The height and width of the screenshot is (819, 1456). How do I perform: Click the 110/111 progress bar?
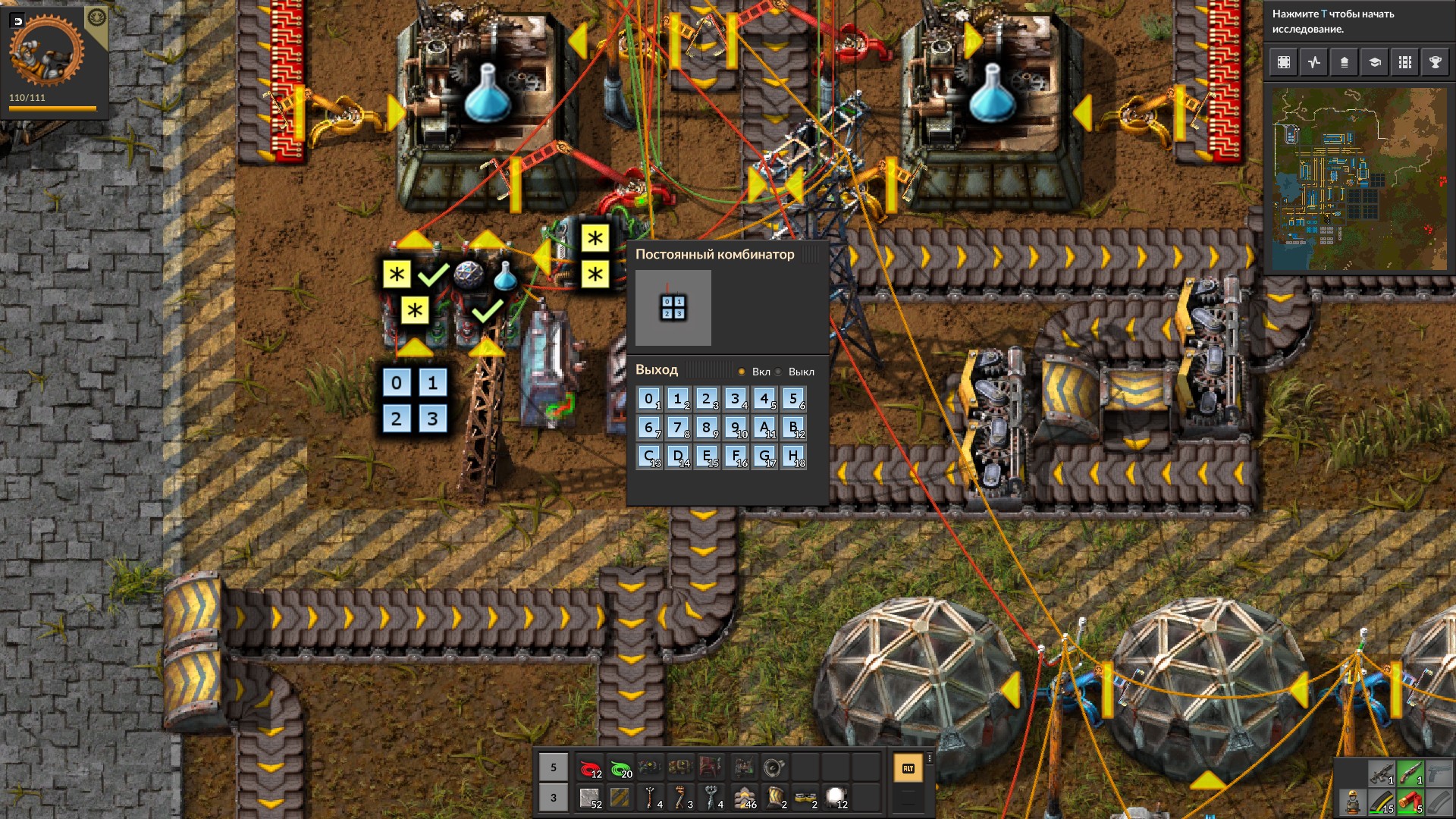click(53, 109)
